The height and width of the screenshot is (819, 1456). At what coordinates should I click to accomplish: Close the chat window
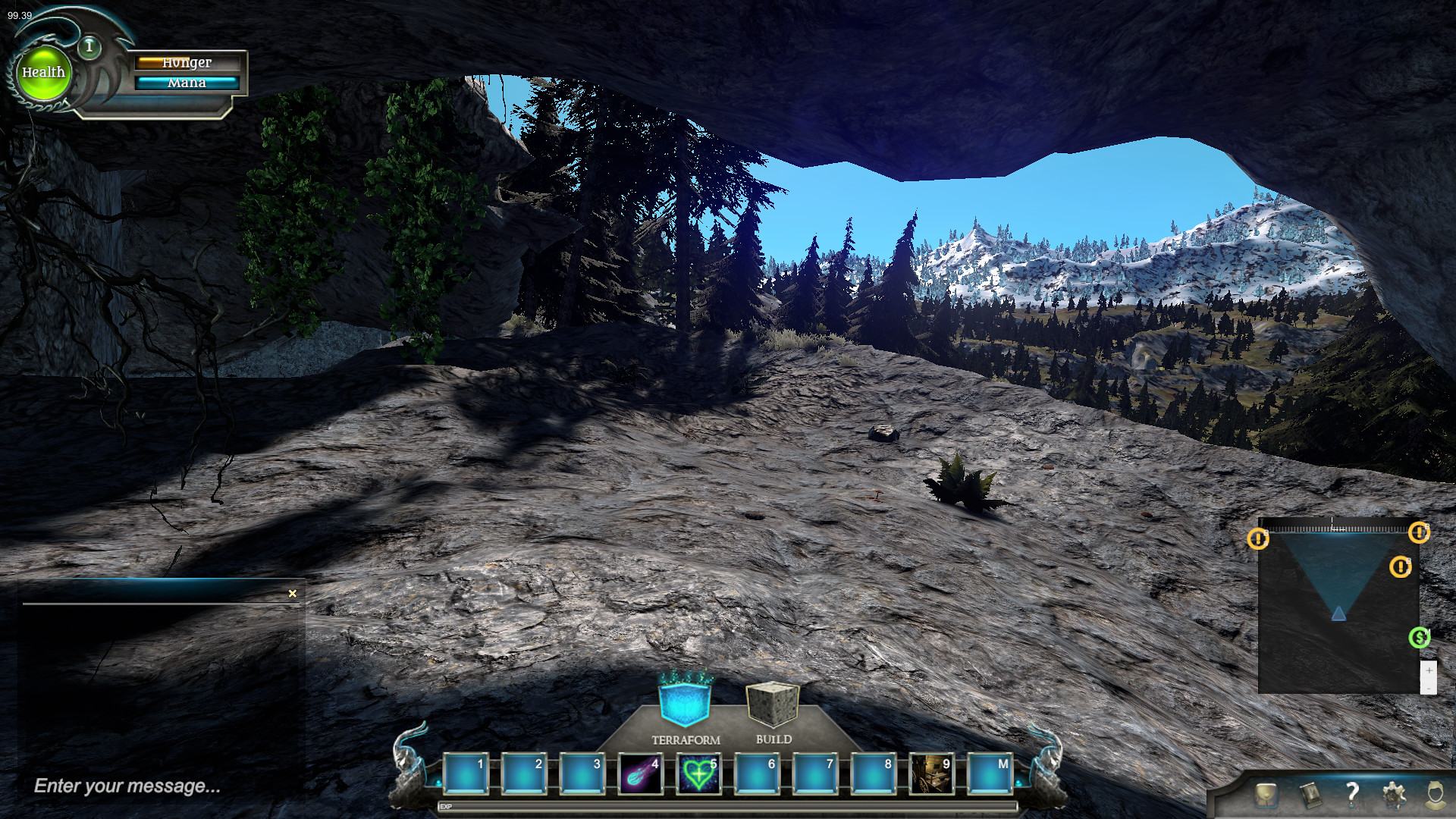click(x=293, y=594)
